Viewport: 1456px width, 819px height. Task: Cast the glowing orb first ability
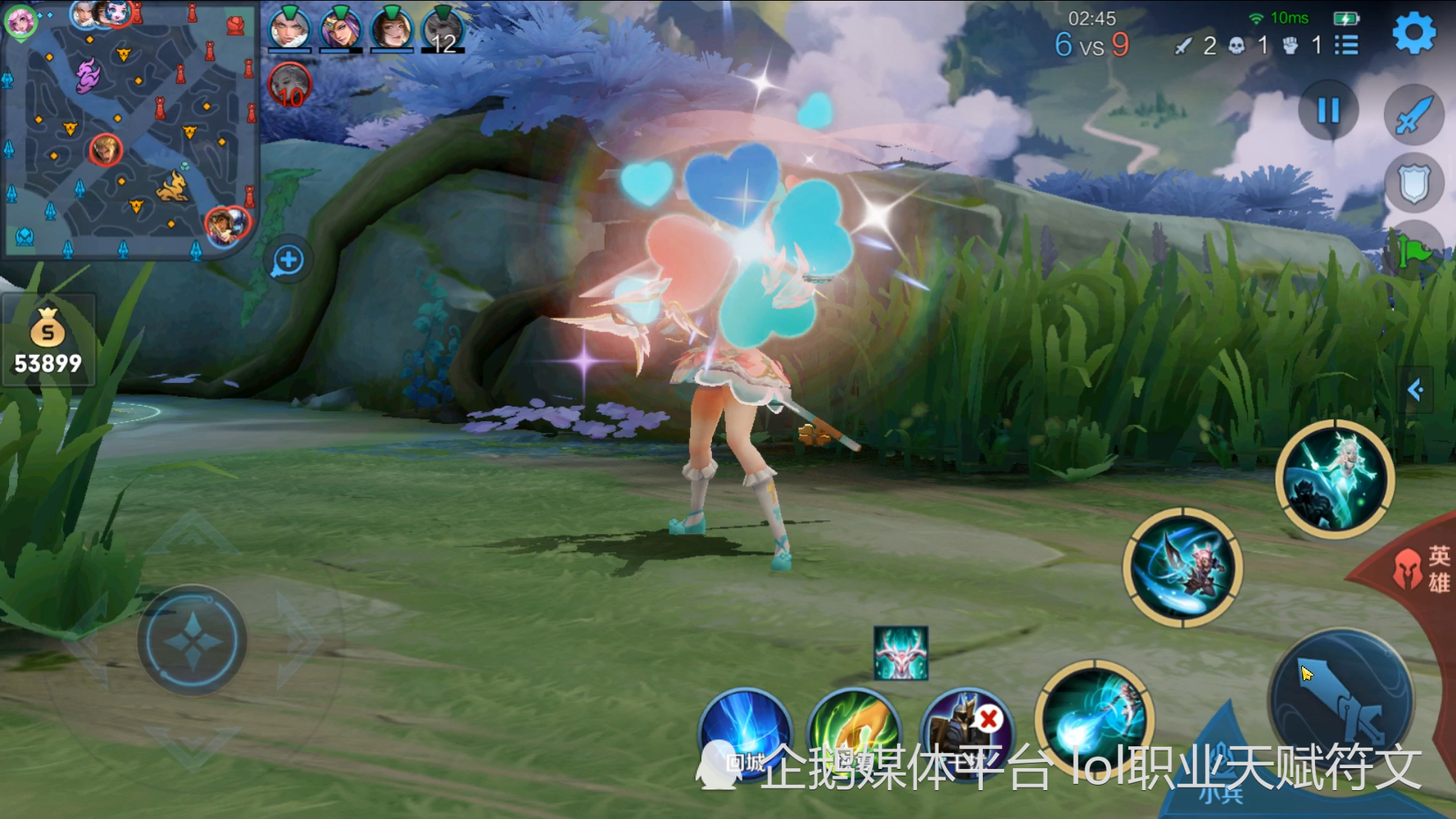[x=1094, y=719]
